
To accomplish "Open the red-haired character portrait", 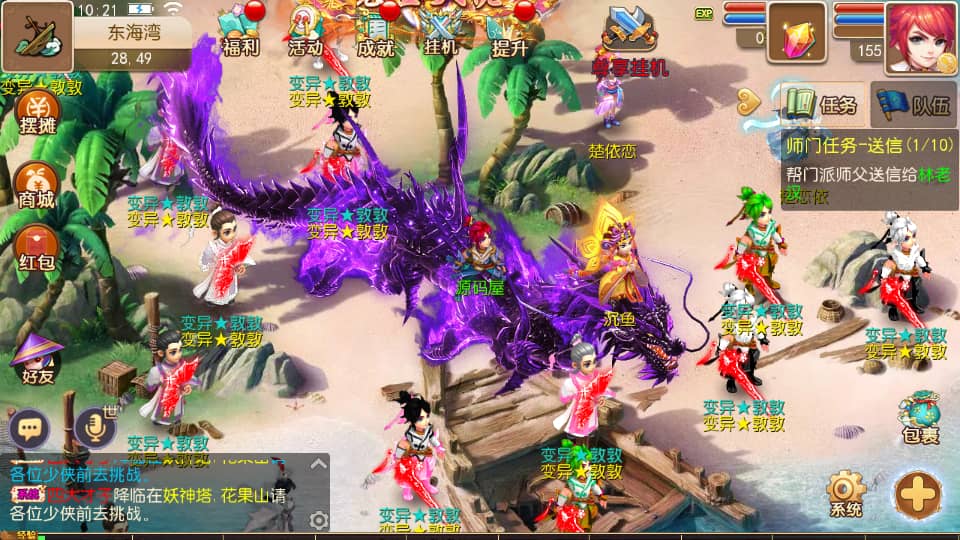I will [x=920, y=38].
